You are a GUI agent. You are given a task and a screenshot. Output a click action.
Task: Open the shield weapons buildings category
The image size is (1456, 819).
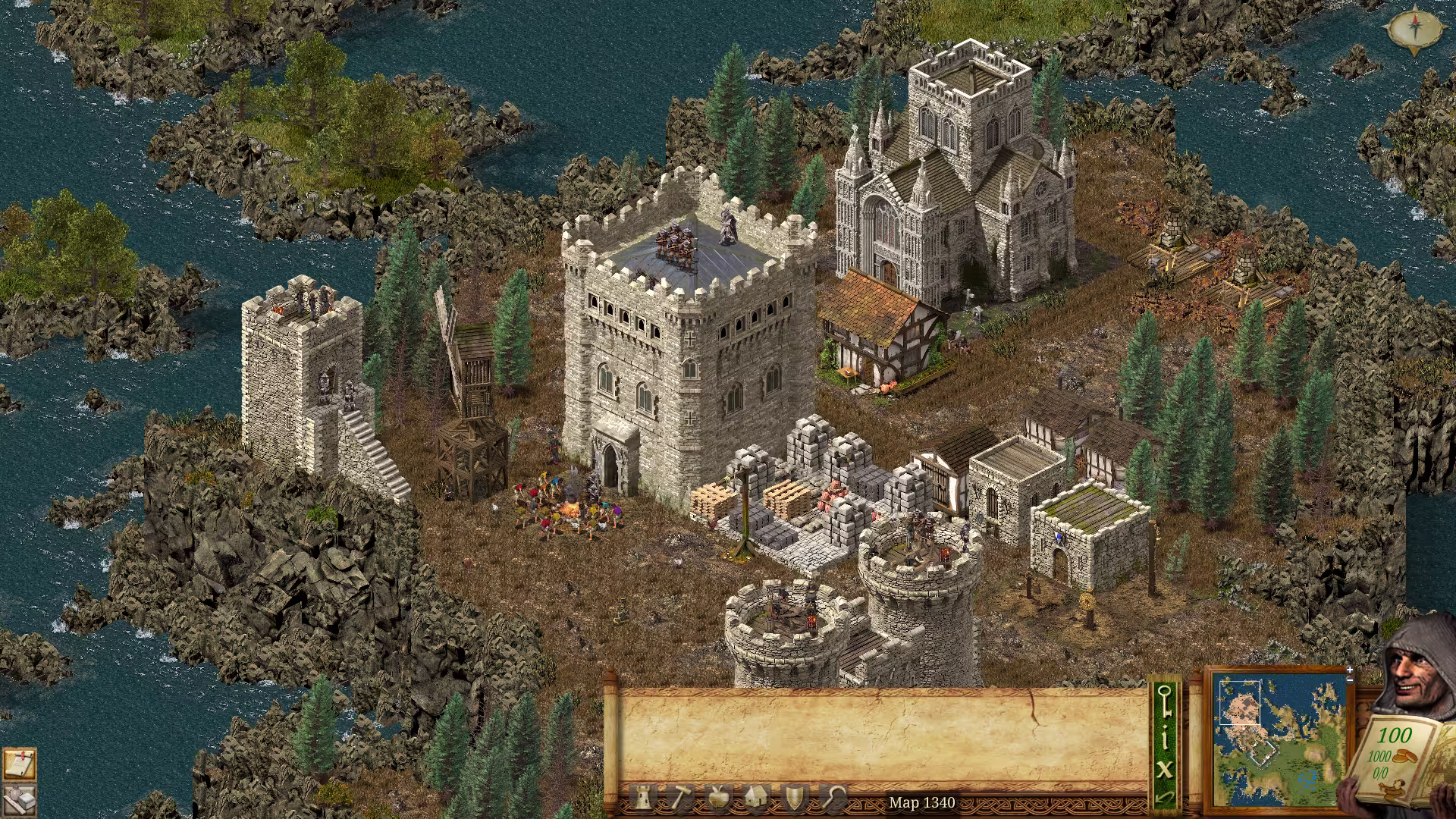[794, 798]
